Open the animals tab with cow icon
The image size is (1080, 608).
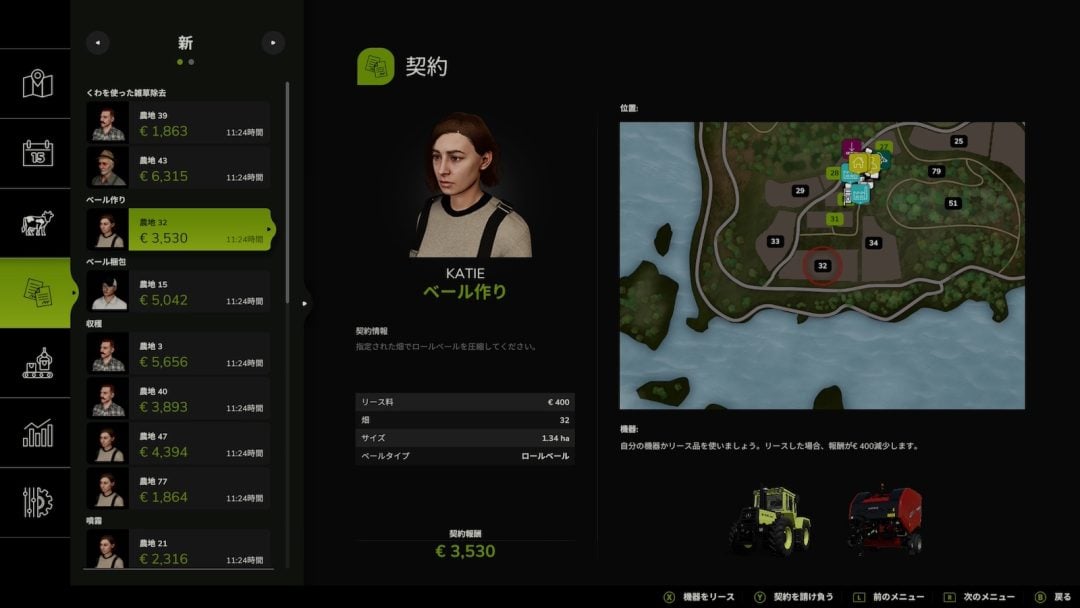37,223
